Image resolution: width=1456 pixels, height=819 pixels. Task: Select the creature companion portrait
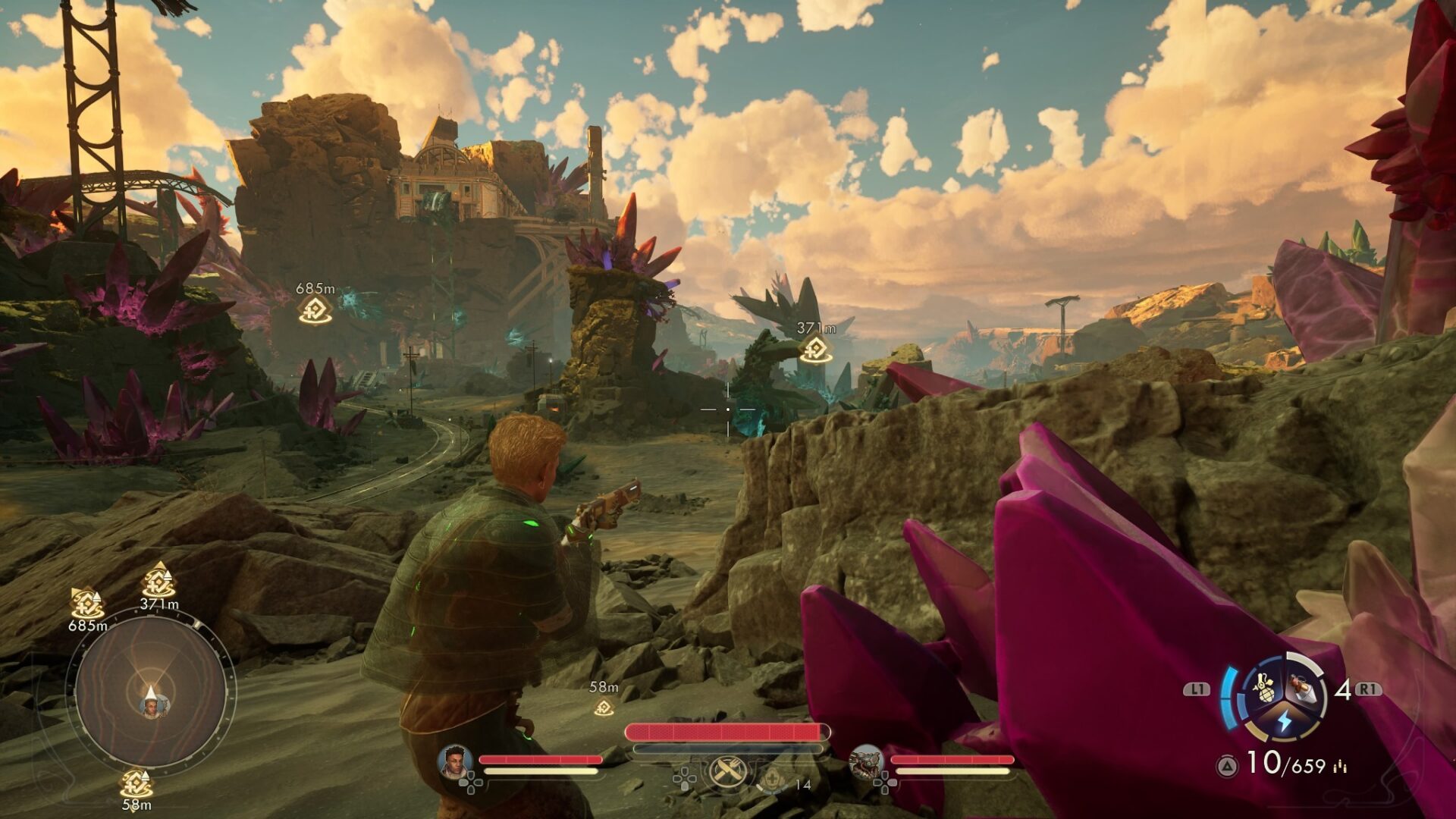(x=866, y=761)
